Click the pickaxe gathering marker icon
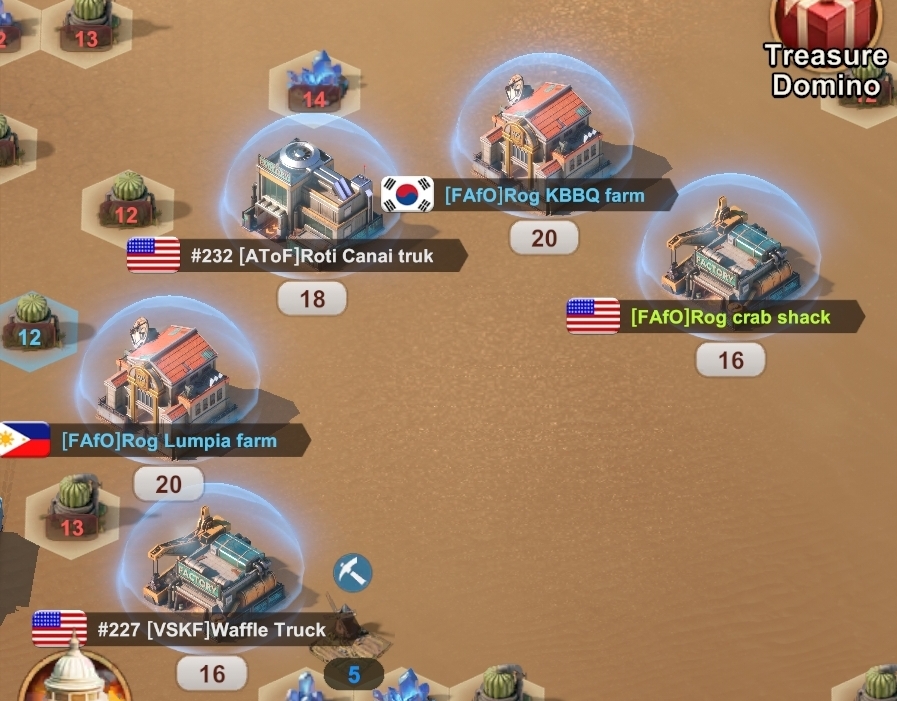Viewport: 897px width, 701px height. pyautogui.click(x=352, y=573)
